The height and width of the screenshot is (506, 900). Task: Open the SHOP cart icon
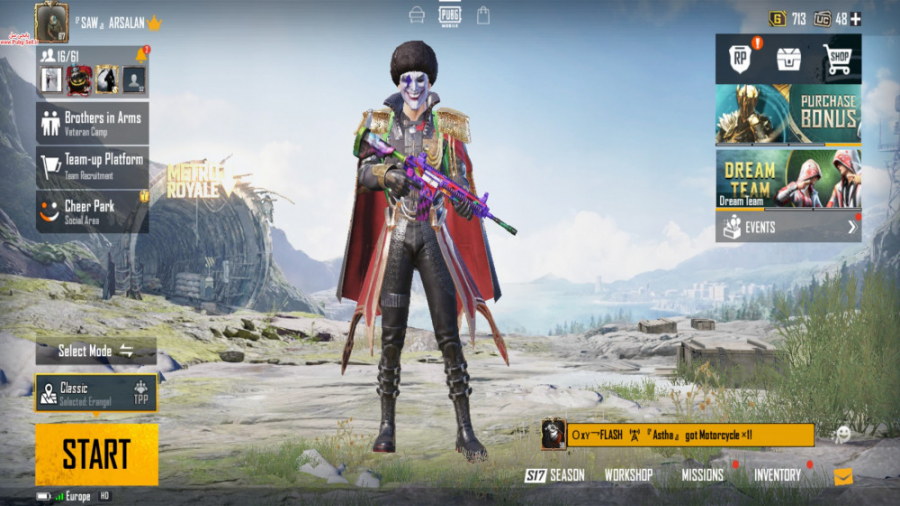pyautogui.click(x=837, y=60)
